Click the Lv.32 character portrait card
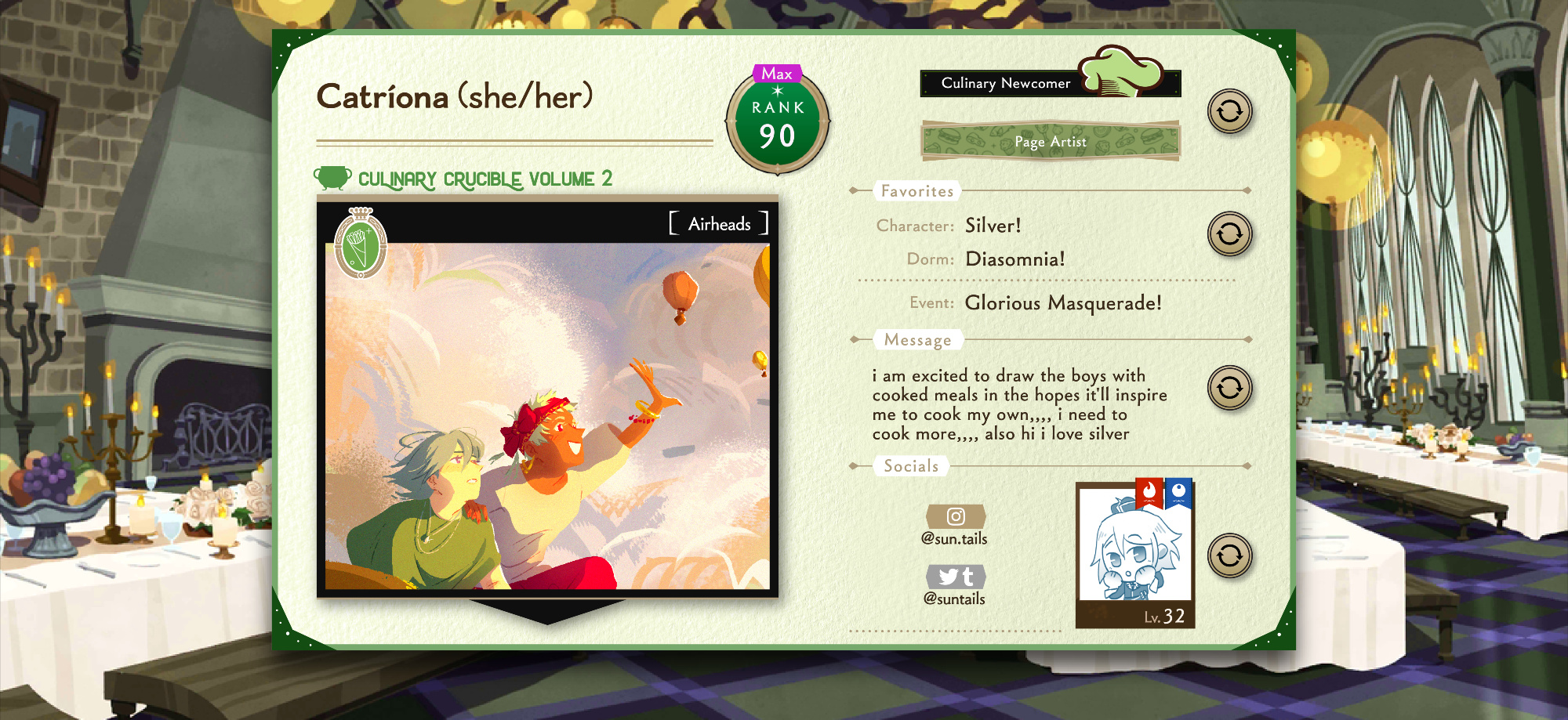The height and width of the screenshot is (720, 1568). coord(1135,555)
